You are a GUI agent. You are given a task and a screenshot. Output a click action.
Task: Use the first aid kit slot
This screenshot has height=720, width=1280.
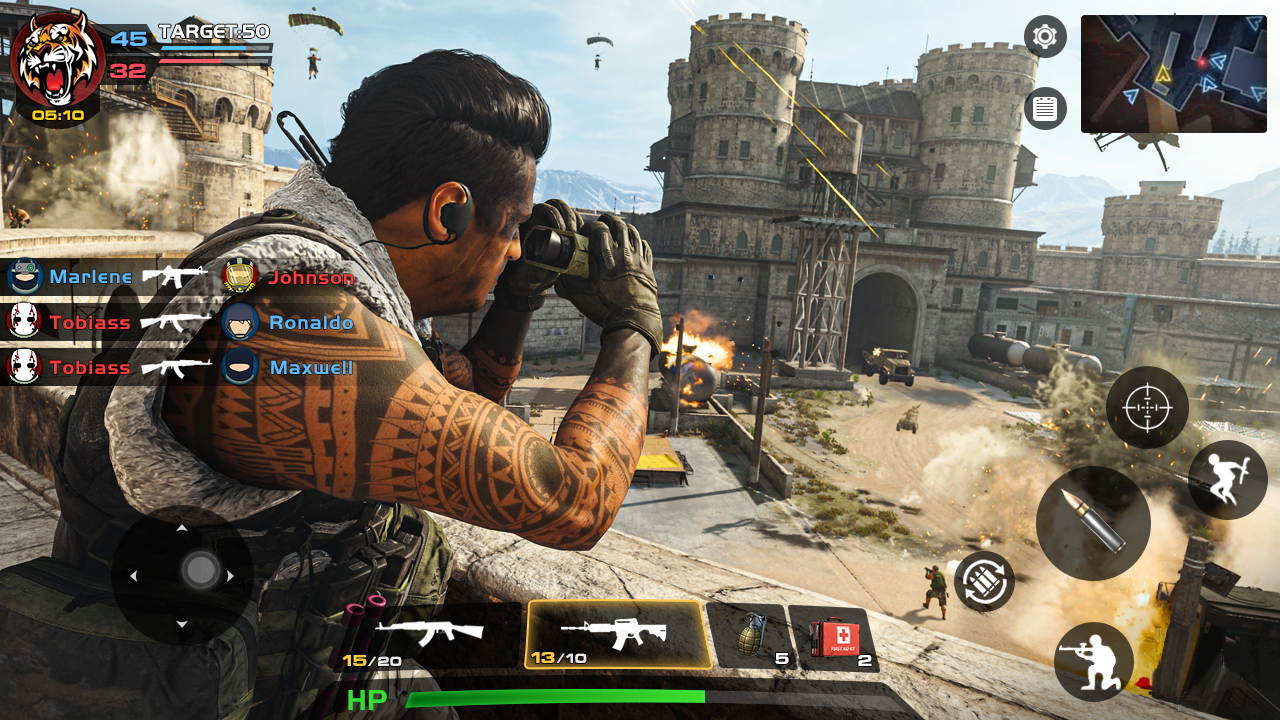[833, 637]
